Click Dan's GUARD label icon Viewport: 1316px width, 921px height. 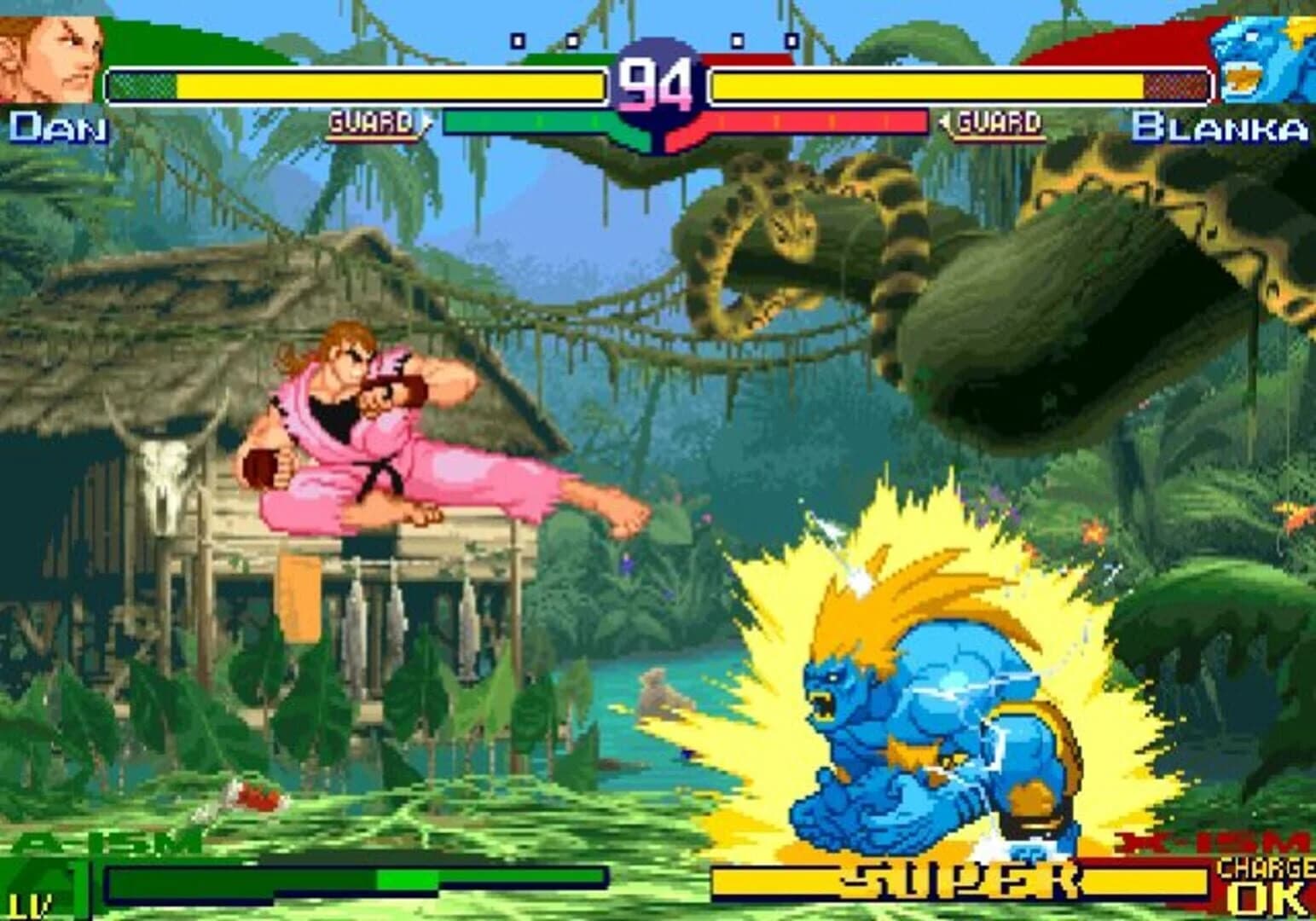(370, 122)
